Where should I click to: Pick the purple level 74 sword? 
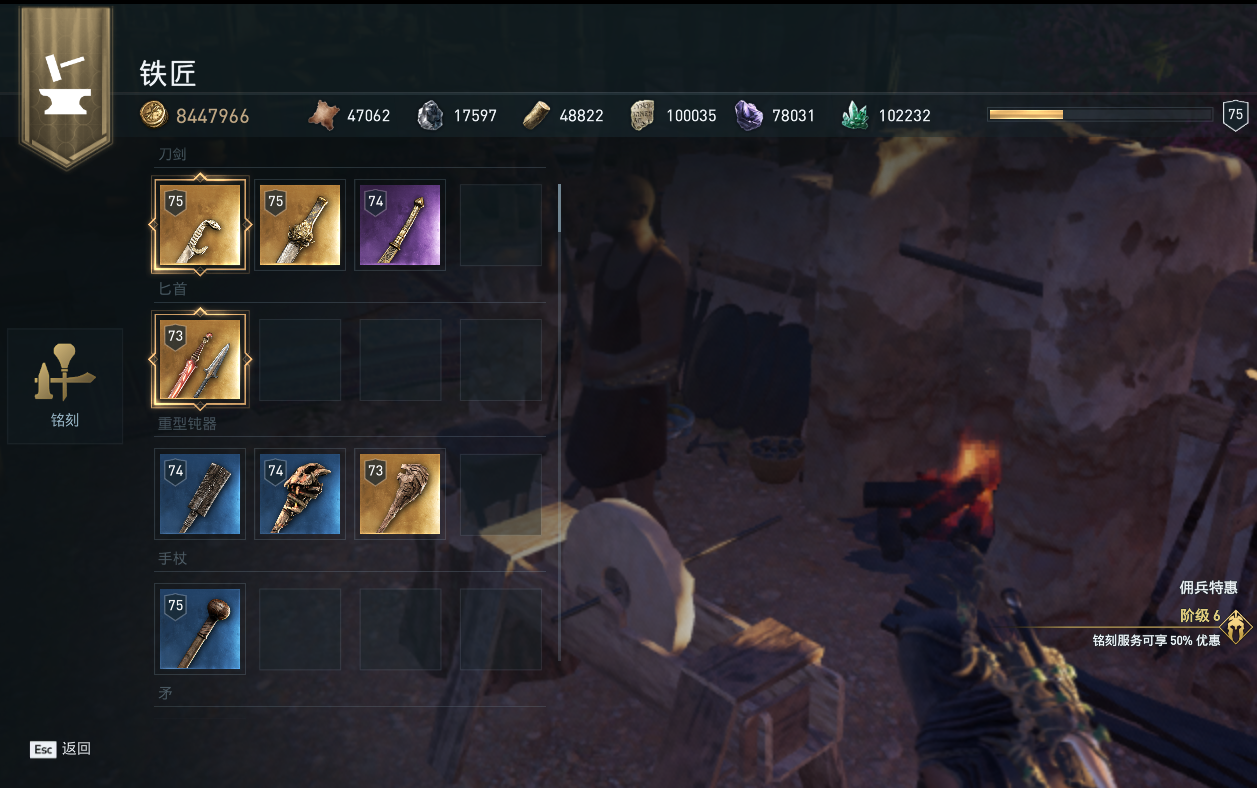[400, 225]
